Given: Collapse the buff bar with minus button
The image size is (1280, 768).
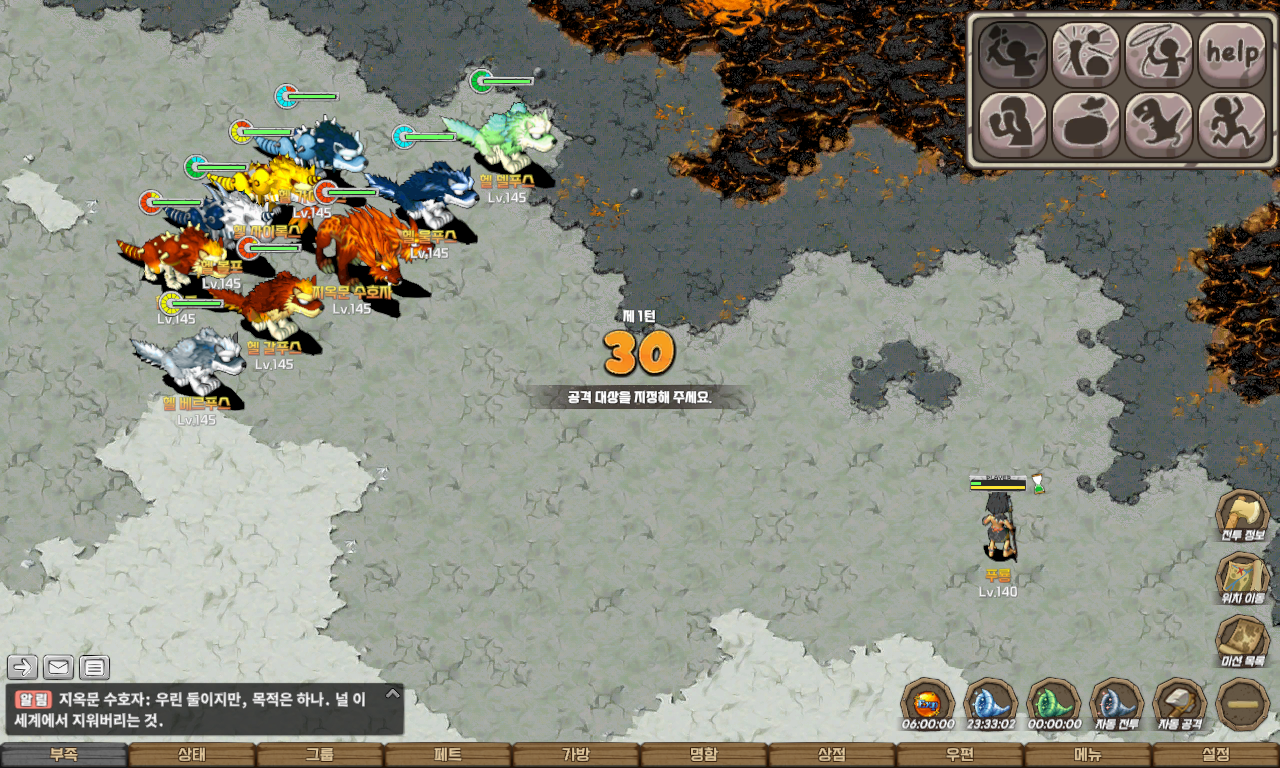Looking at the screenshot, I should pyautogui.click(x=1243, y=705).
